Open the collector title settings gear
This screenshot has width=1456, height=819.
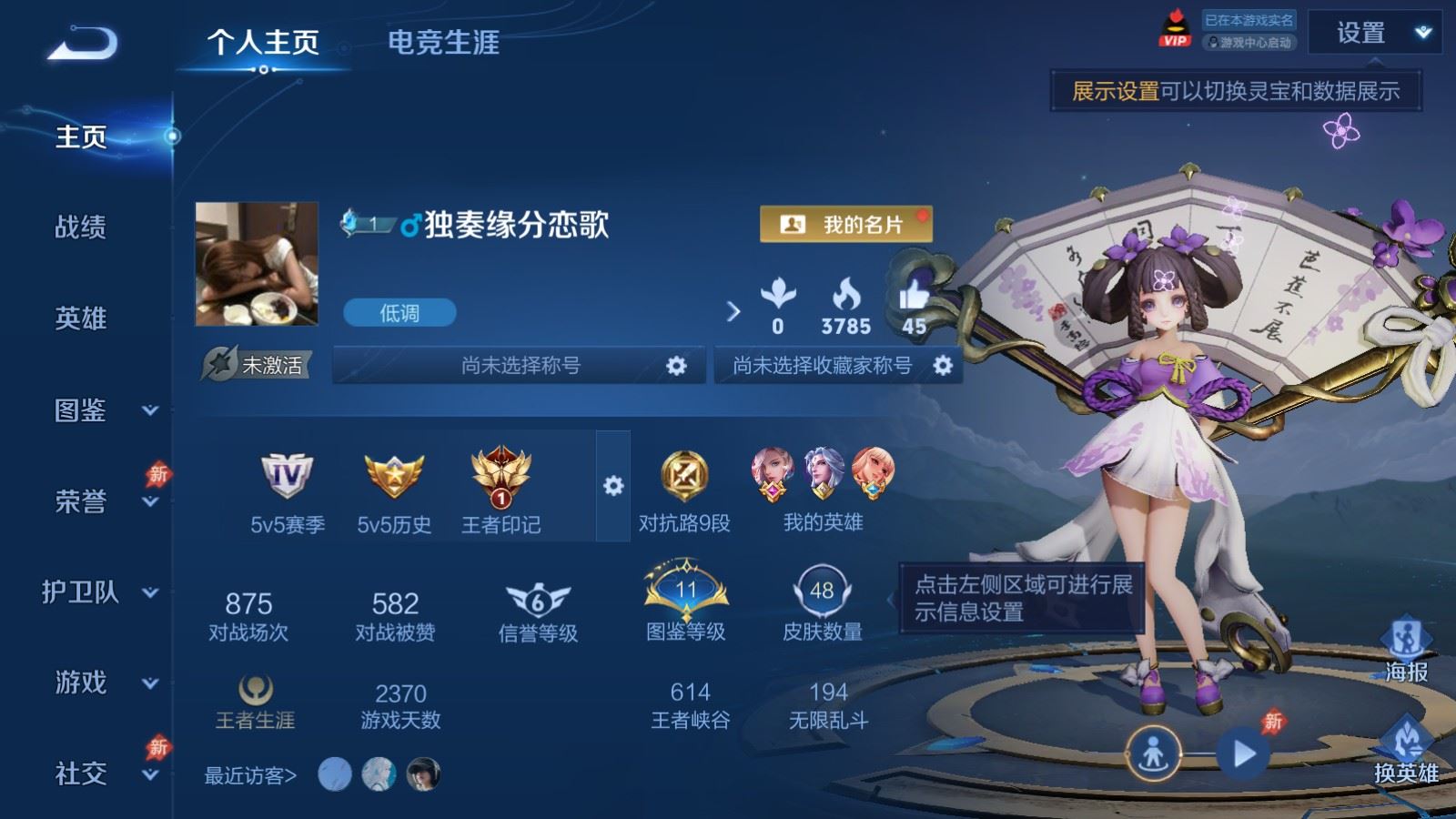943,366
